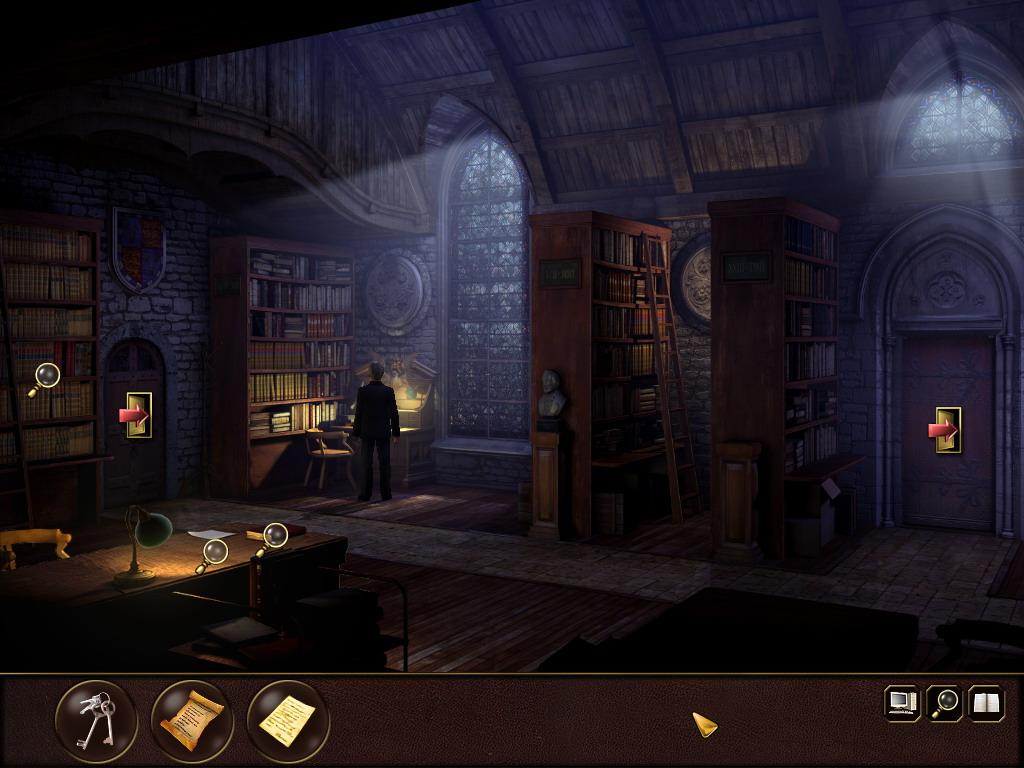Viewport: 1024px width, 768px height.
Task: Open the journal book icon
Action: [986, 702]
